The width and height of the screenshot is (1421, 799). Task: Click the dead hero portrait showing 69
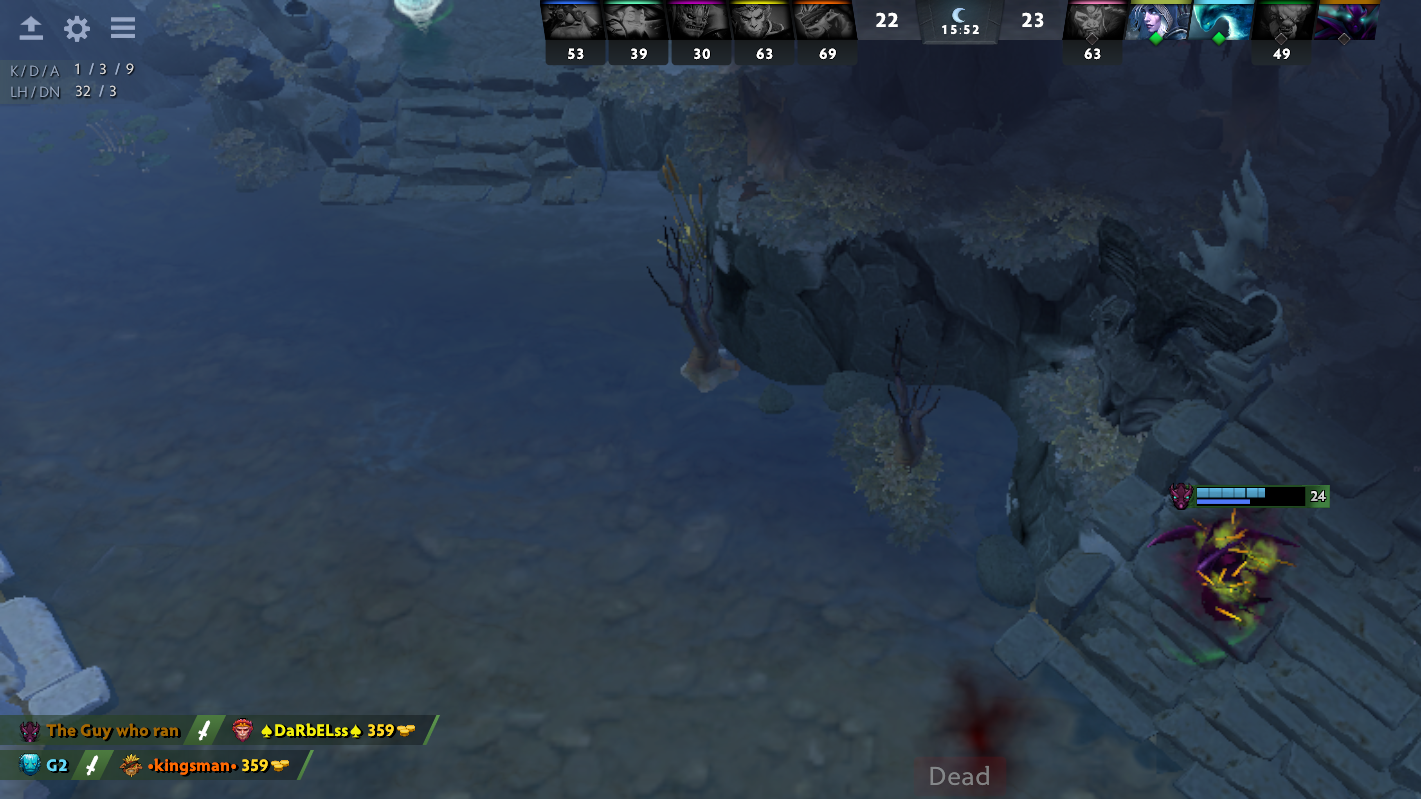point(826,21)
